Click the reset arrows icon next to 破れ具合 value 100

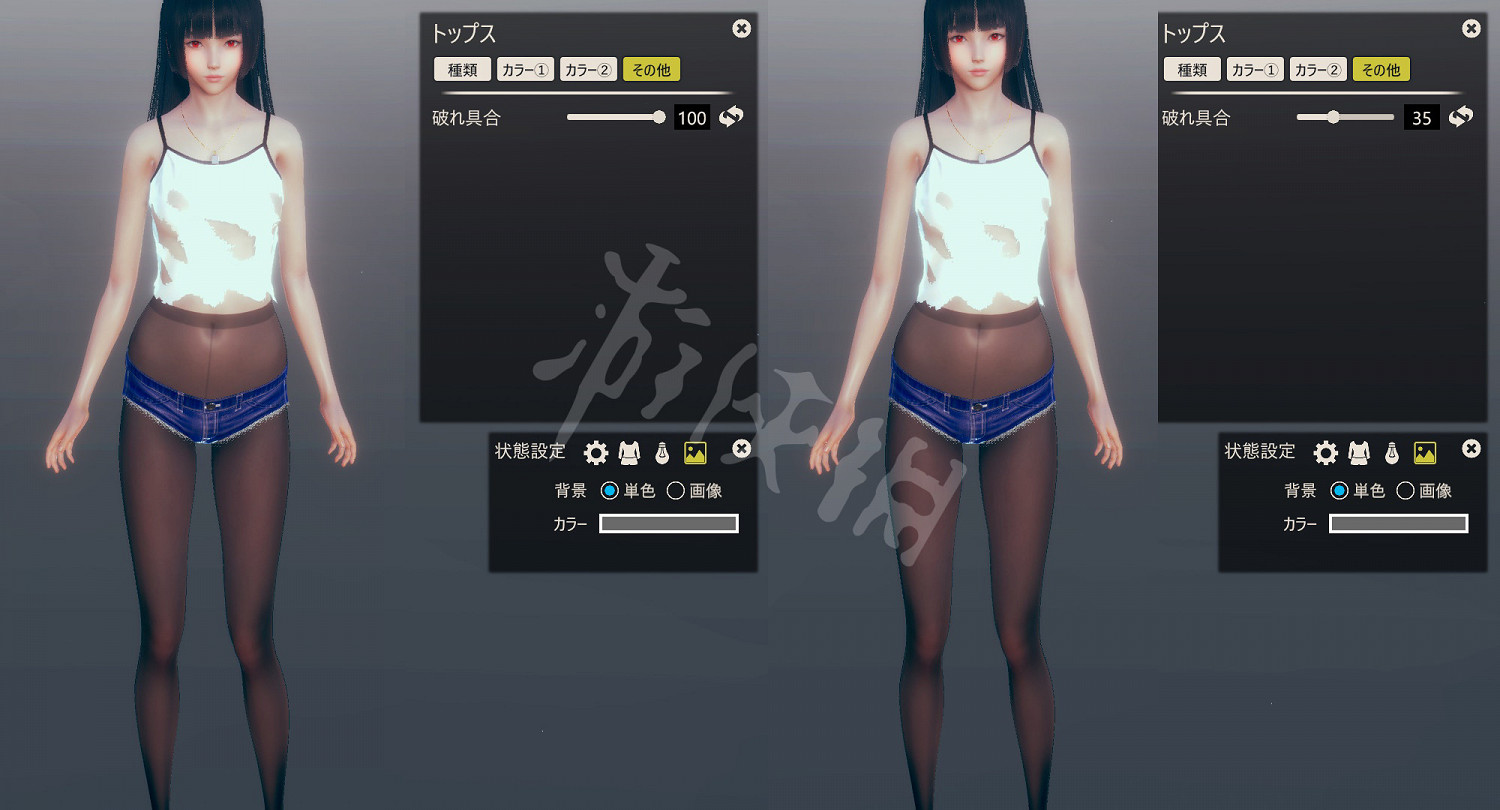(731, 117)
